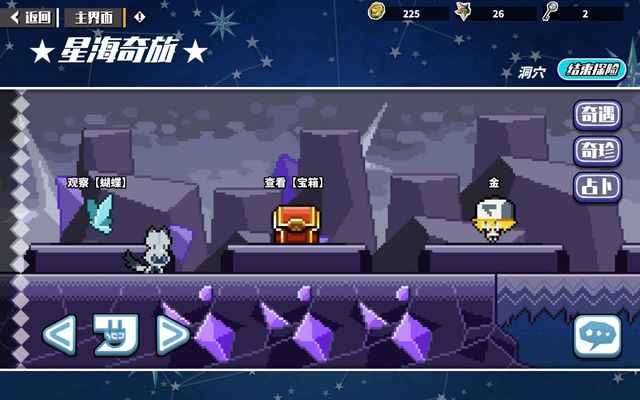Go back with the 返回 button

click(x=30, y=16)
